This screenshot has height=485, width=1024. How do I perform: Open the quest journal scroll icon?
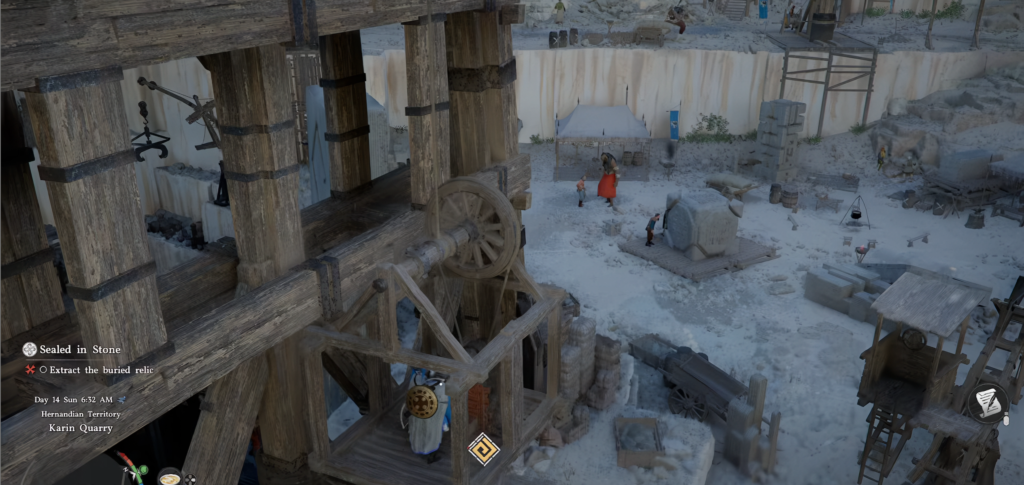click(x=987, y=402)
